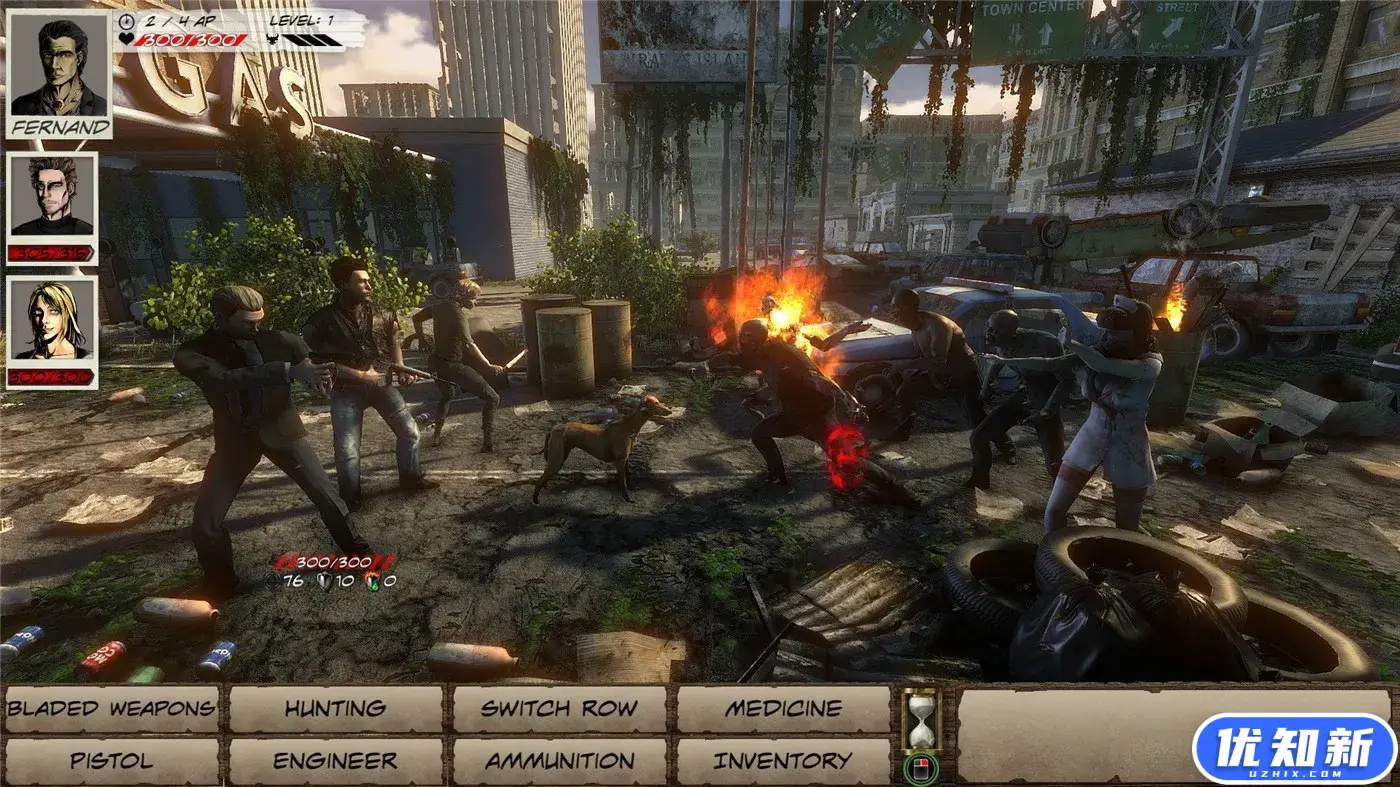The width and height of the screenshot is (1400, 787).
Task: Open the Inventory
Action: [x=782, y=761]
